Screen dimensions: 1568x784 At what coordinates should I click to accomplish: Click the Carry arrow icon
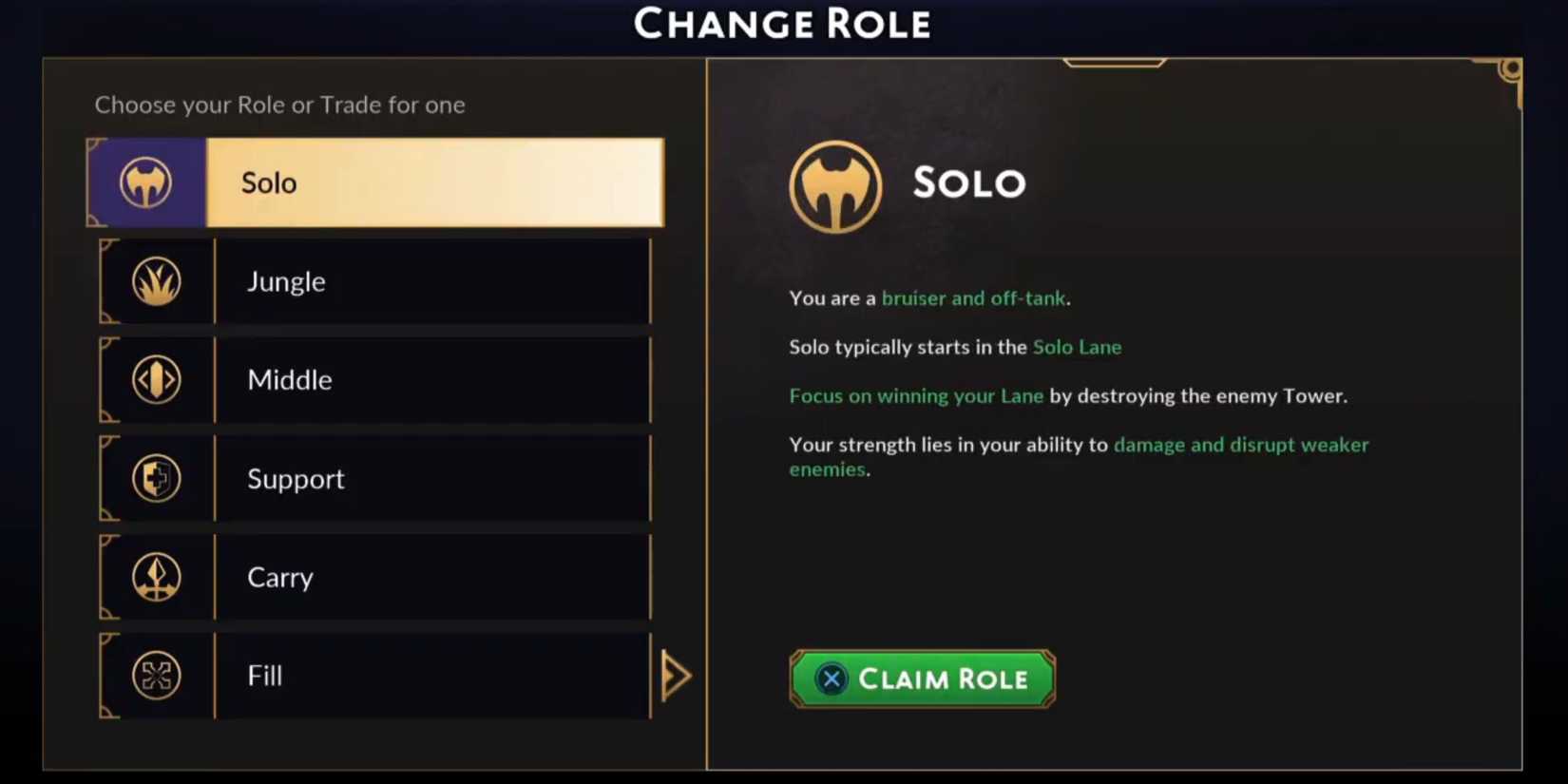click(155, 578)
